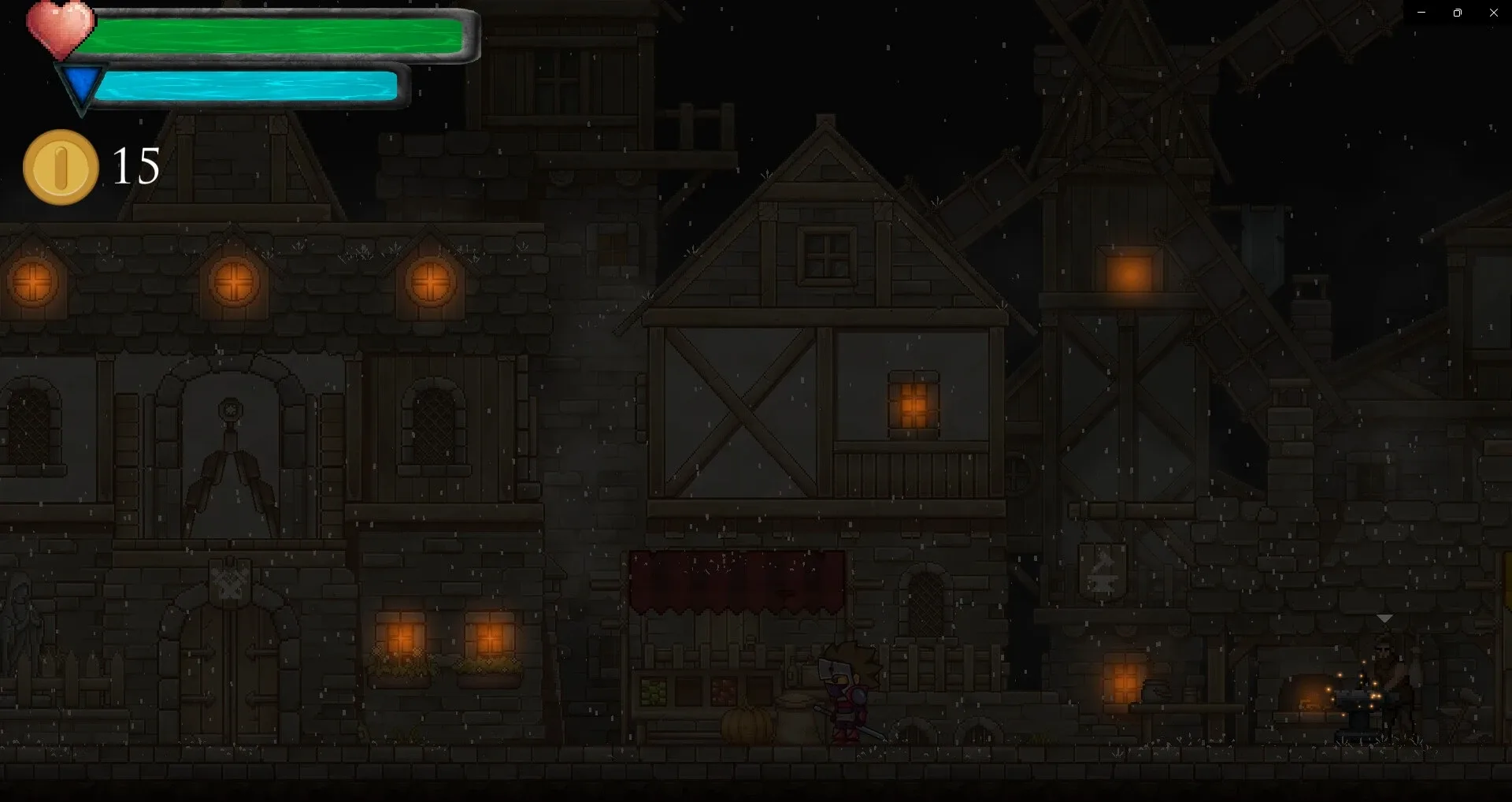Select the pumpkin beside the market stall
Screen dimensions: 1512x802
click(747, 724)
